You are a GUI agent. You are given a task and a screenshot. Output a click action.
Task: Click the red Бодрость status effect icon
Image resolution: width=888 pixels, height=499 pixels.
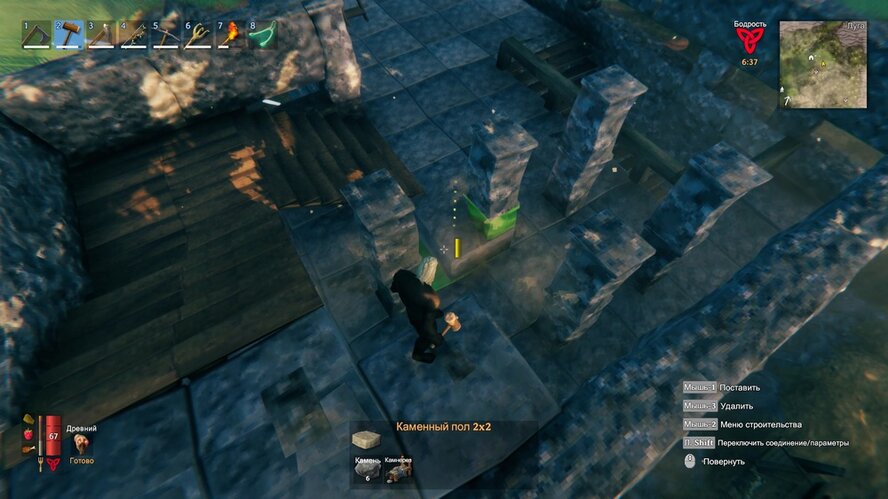click(749, 39)
